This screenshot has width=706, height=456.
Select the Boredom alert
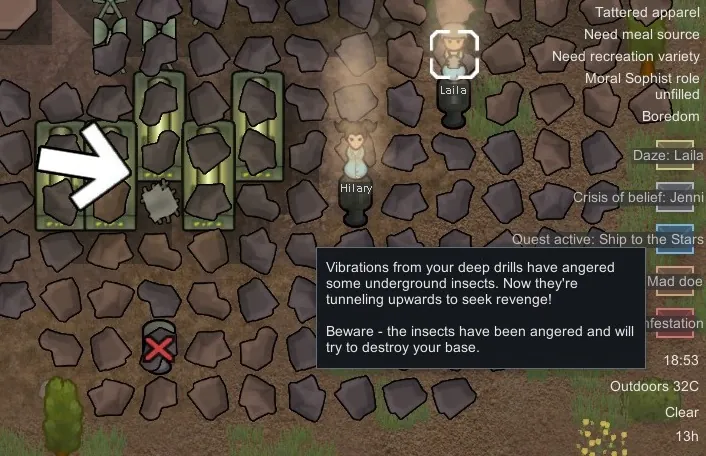[x=670, y=117]
